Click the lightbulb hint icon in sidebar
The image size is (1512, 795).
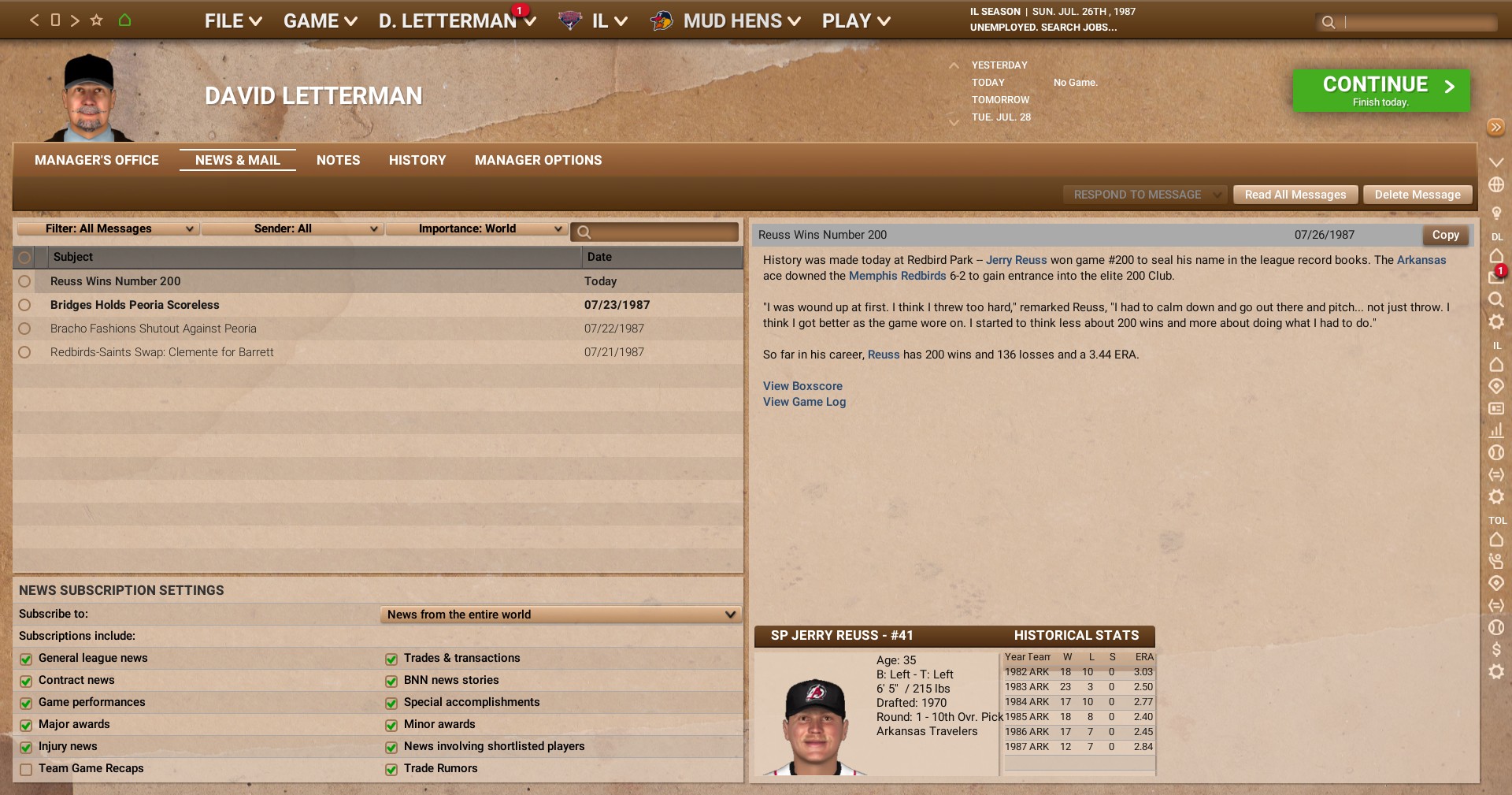1497,213
